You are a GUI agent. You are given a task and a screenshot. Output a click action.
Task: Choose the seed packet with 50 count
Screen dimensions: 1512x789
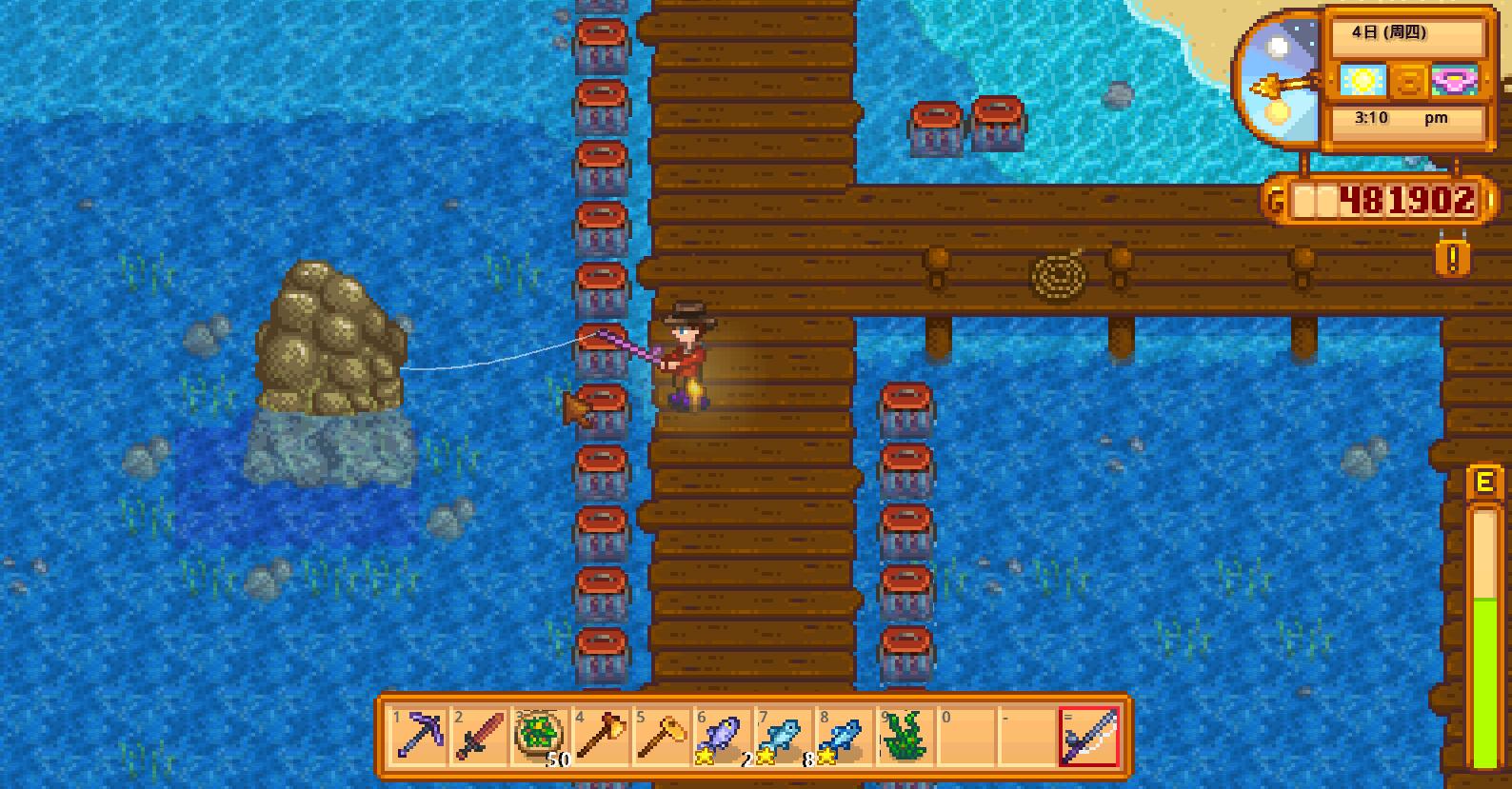pos(538,737)
